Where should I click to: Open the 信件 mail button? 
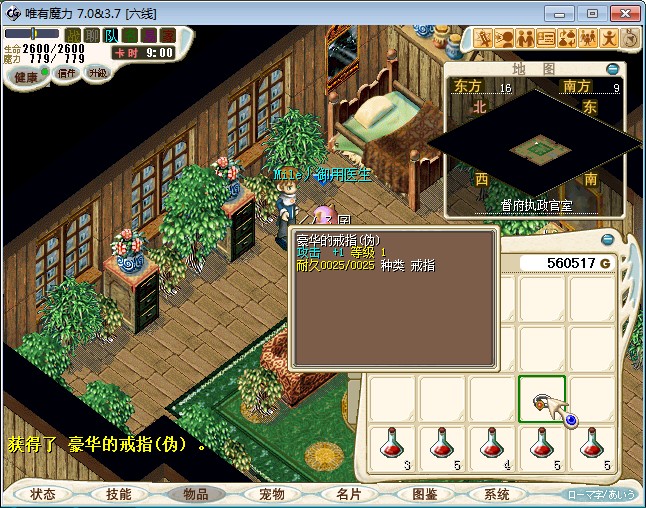tap(66, 73)
